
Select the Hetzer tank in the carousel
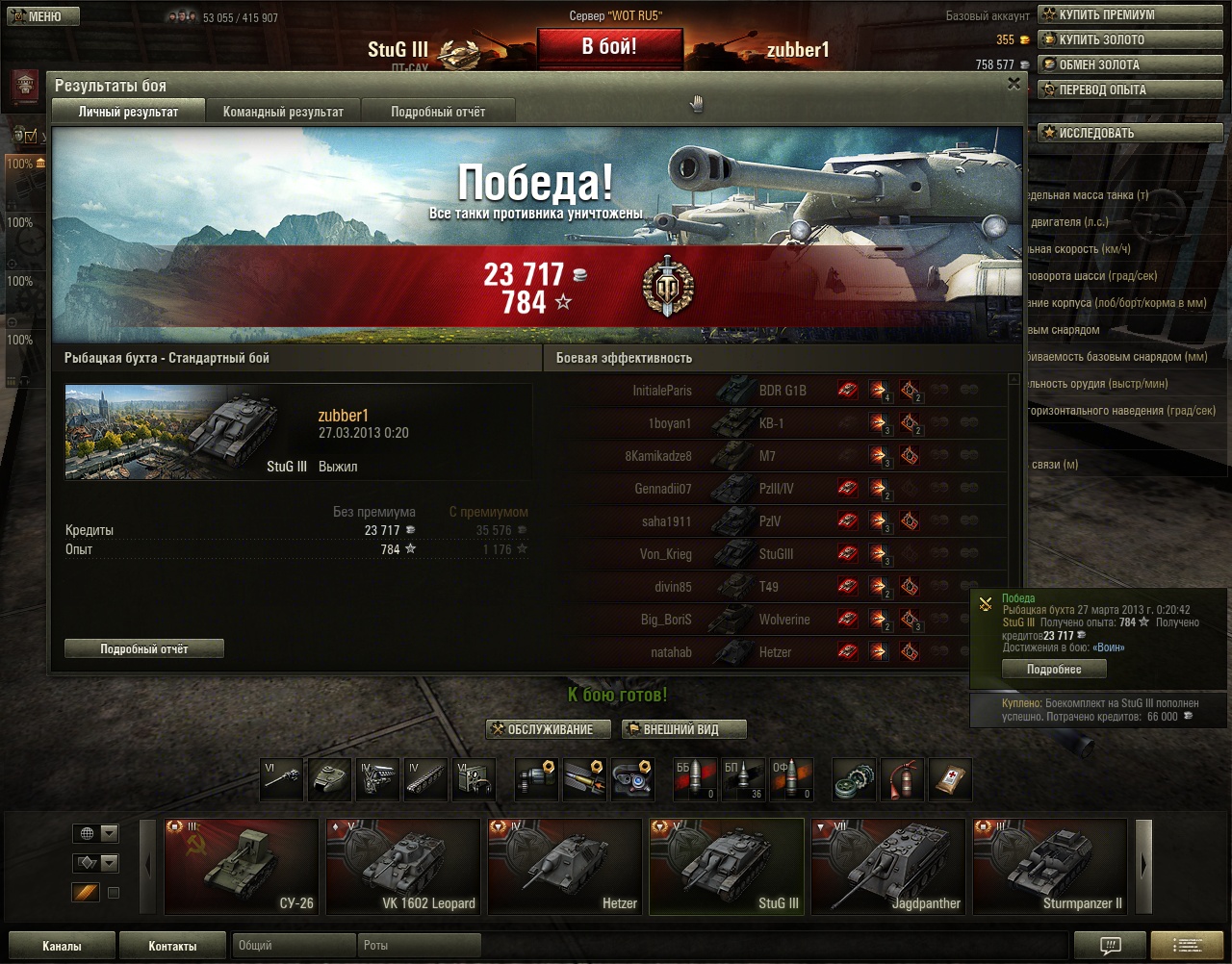[x=565, y=866]
